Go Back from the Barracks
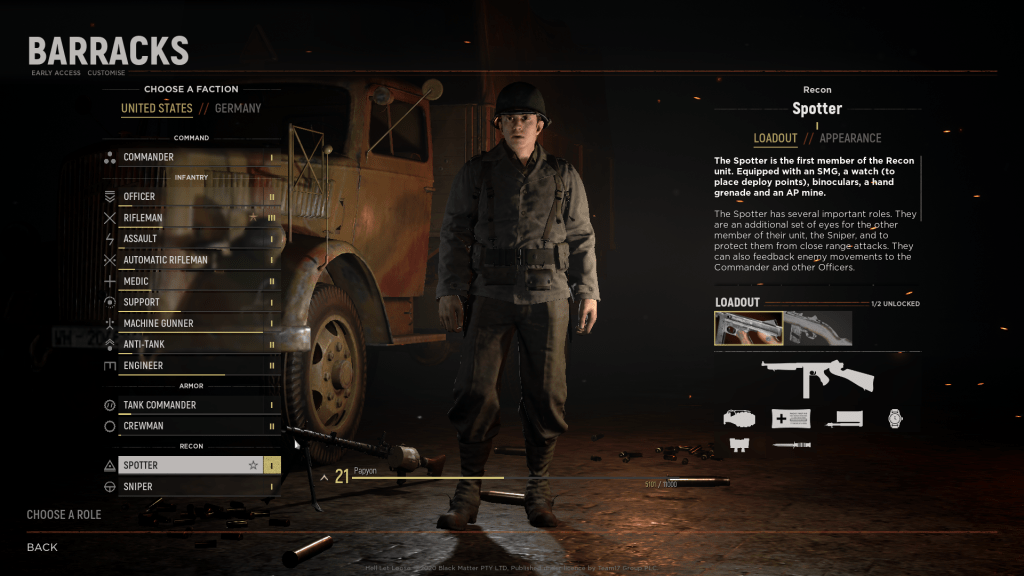The image size is (1024, 576). [x=42, y=547]
